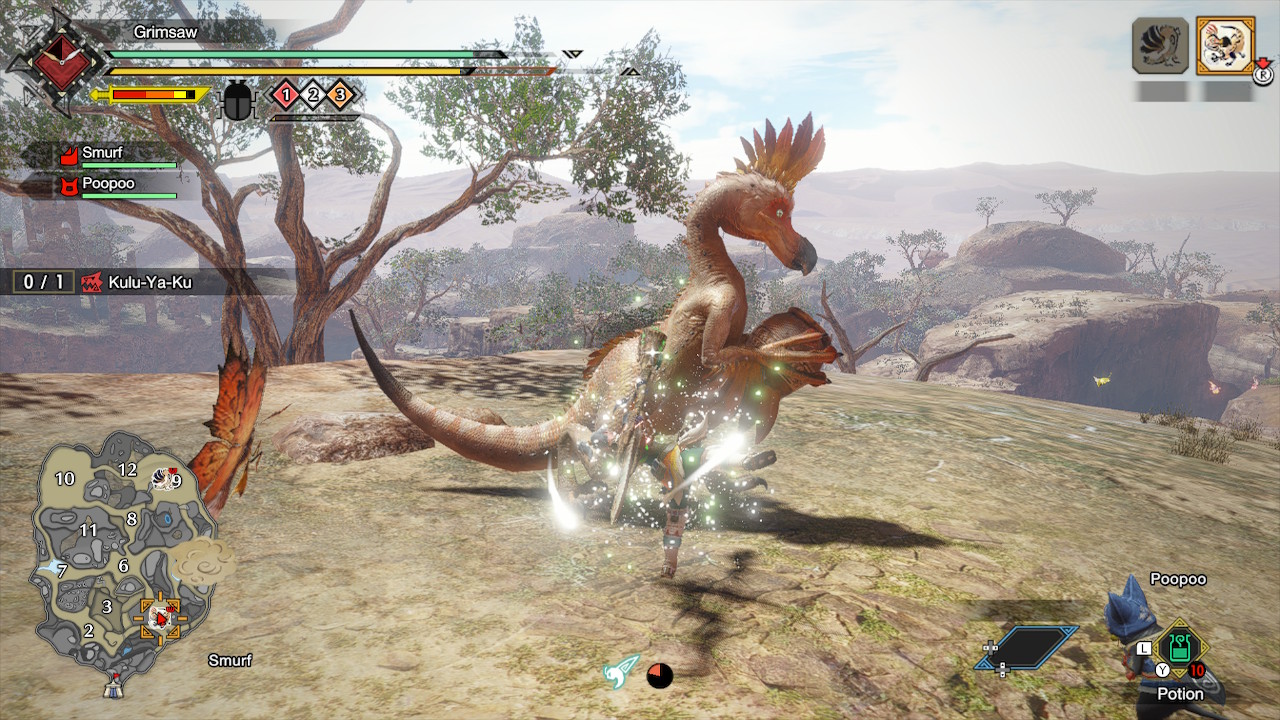1280x720 pixels.
Task: Select the blue action bar shortcut panel
Action: [1032, 647]
